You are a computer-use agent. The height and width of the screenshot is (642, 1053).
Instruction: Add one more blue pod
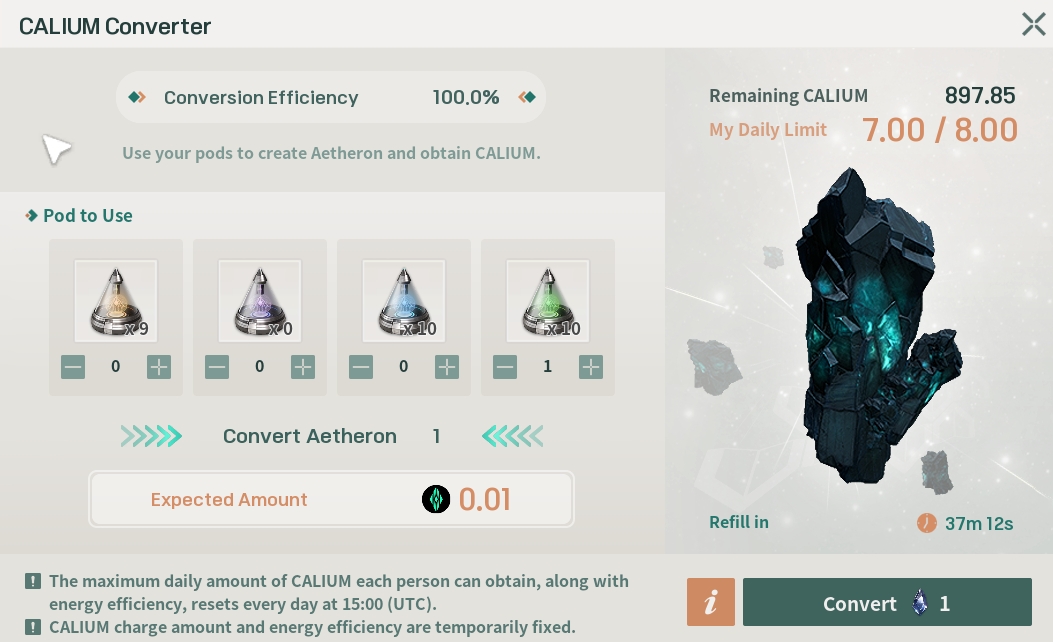tap(447, 367)
